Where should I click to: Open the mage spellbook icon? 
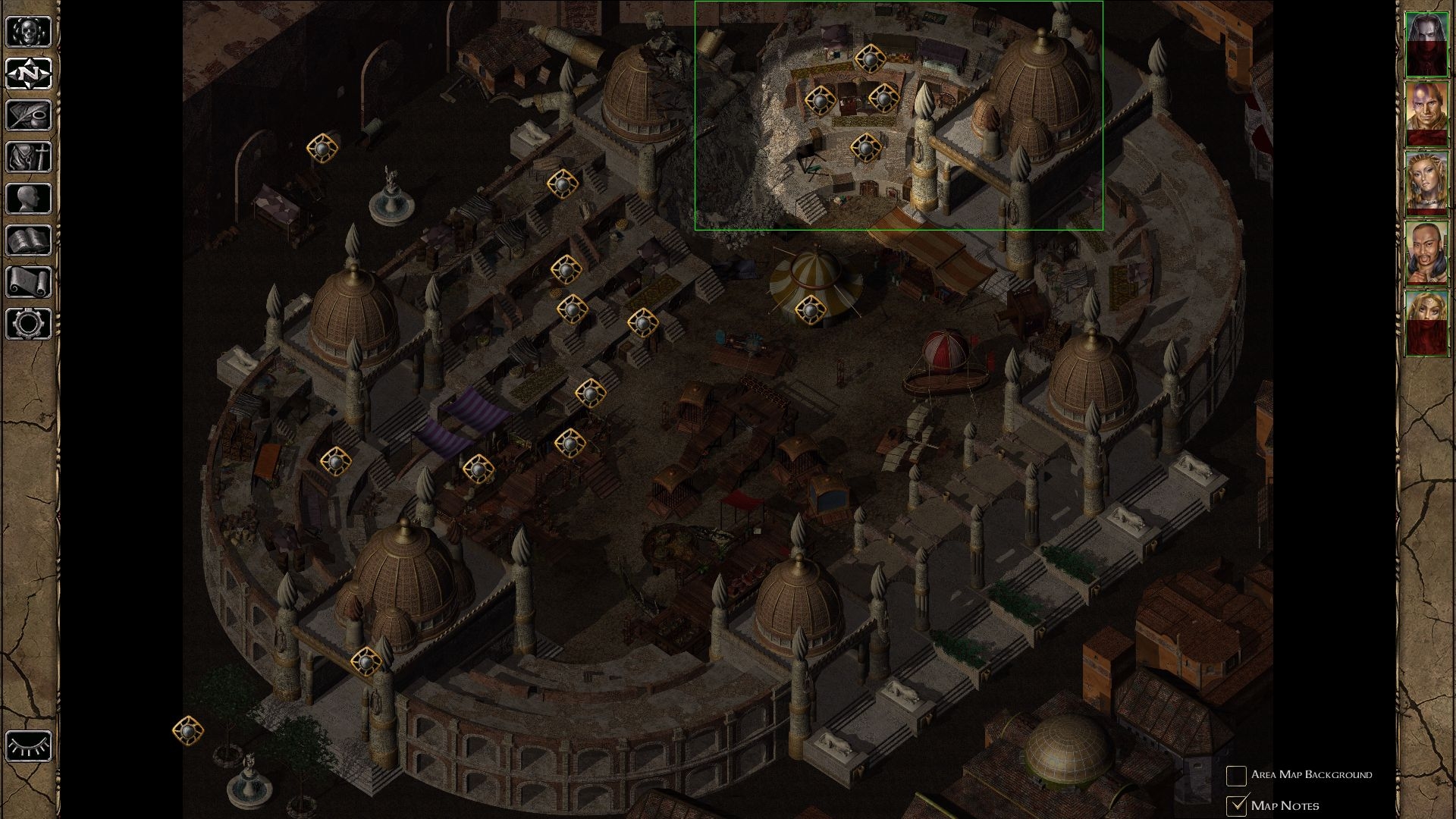click(x=29, y=240)
